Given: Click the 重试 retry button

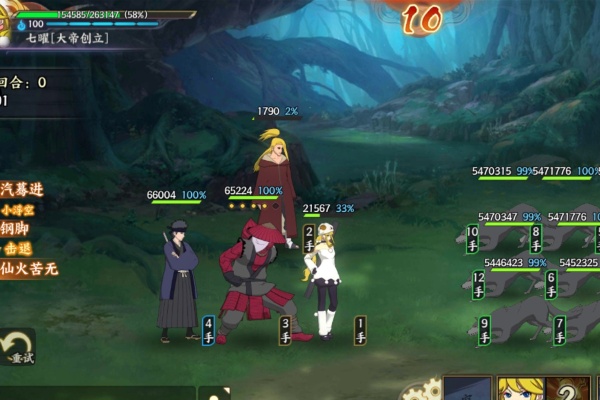Looking at the screenshot, I should click(x=17, y=347).
